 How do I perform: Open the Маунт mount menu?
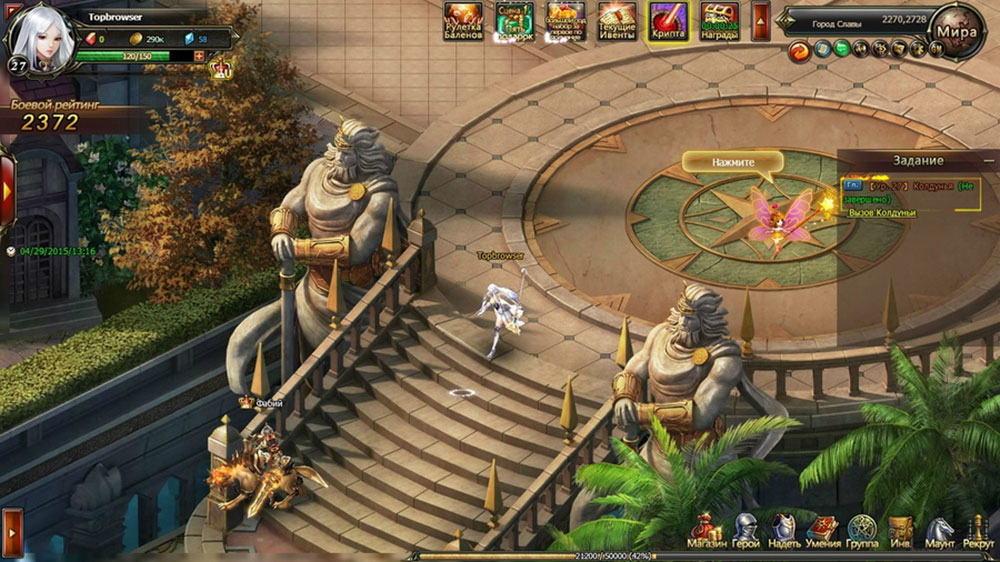[939, 532]
